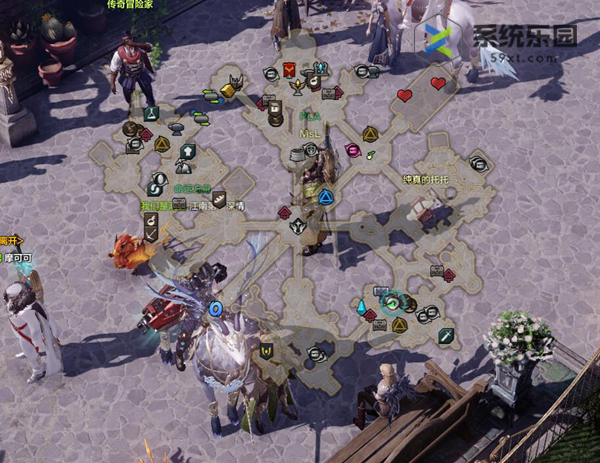
Task: Click the green music note marker
Action: tap(371, 155)
